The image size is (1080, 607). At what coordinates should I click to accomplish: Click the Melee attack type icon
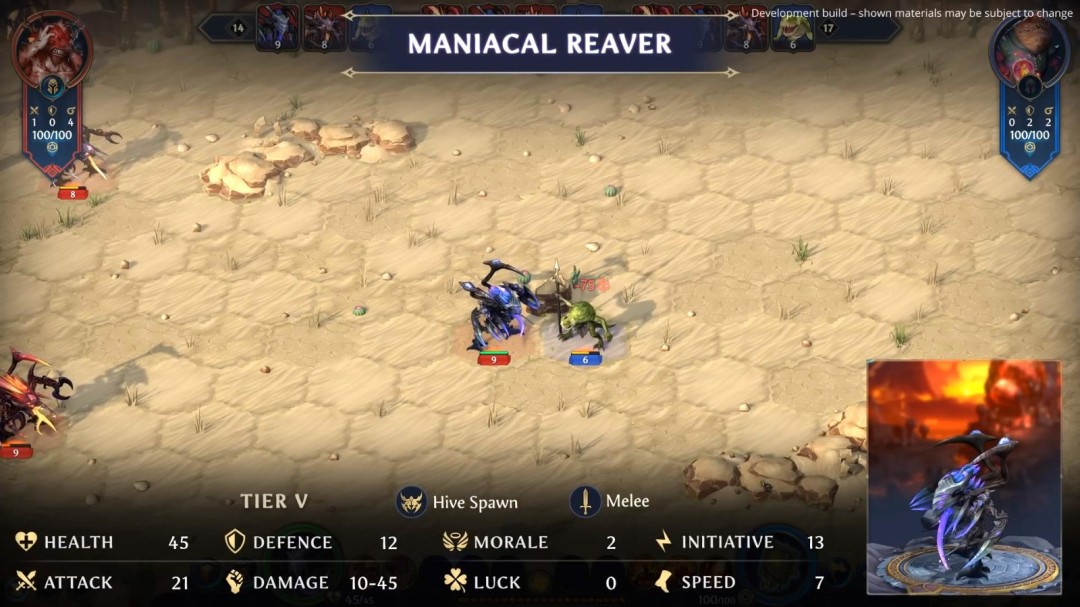pyautogui.click(x=585, y=501)
